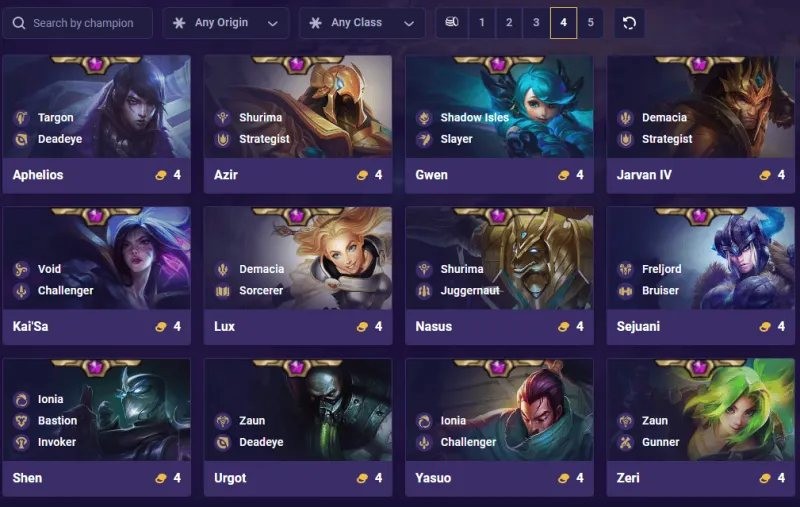This screenshot has height=507, width=800.
Task: Filter champions by cost 3
Action: [x=536, y=23]
